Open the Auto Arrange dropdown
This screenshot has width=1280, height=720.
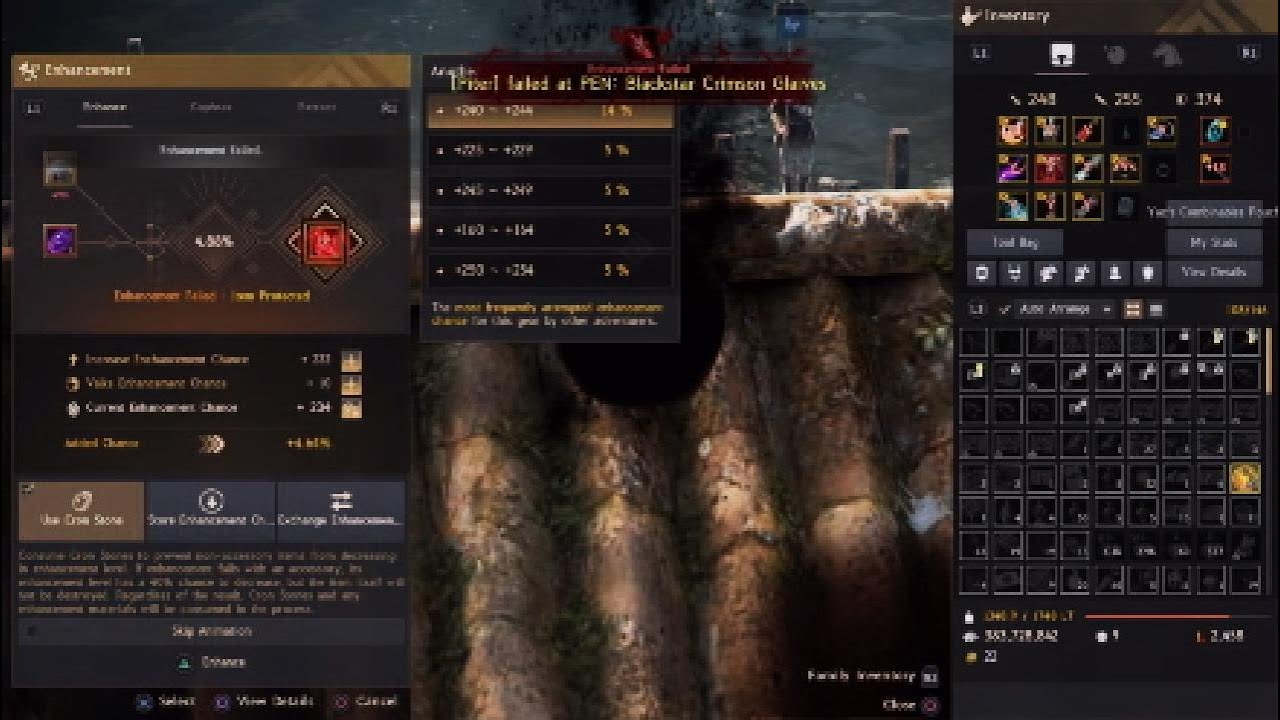pyautogui.click(x=1066, y=309)
